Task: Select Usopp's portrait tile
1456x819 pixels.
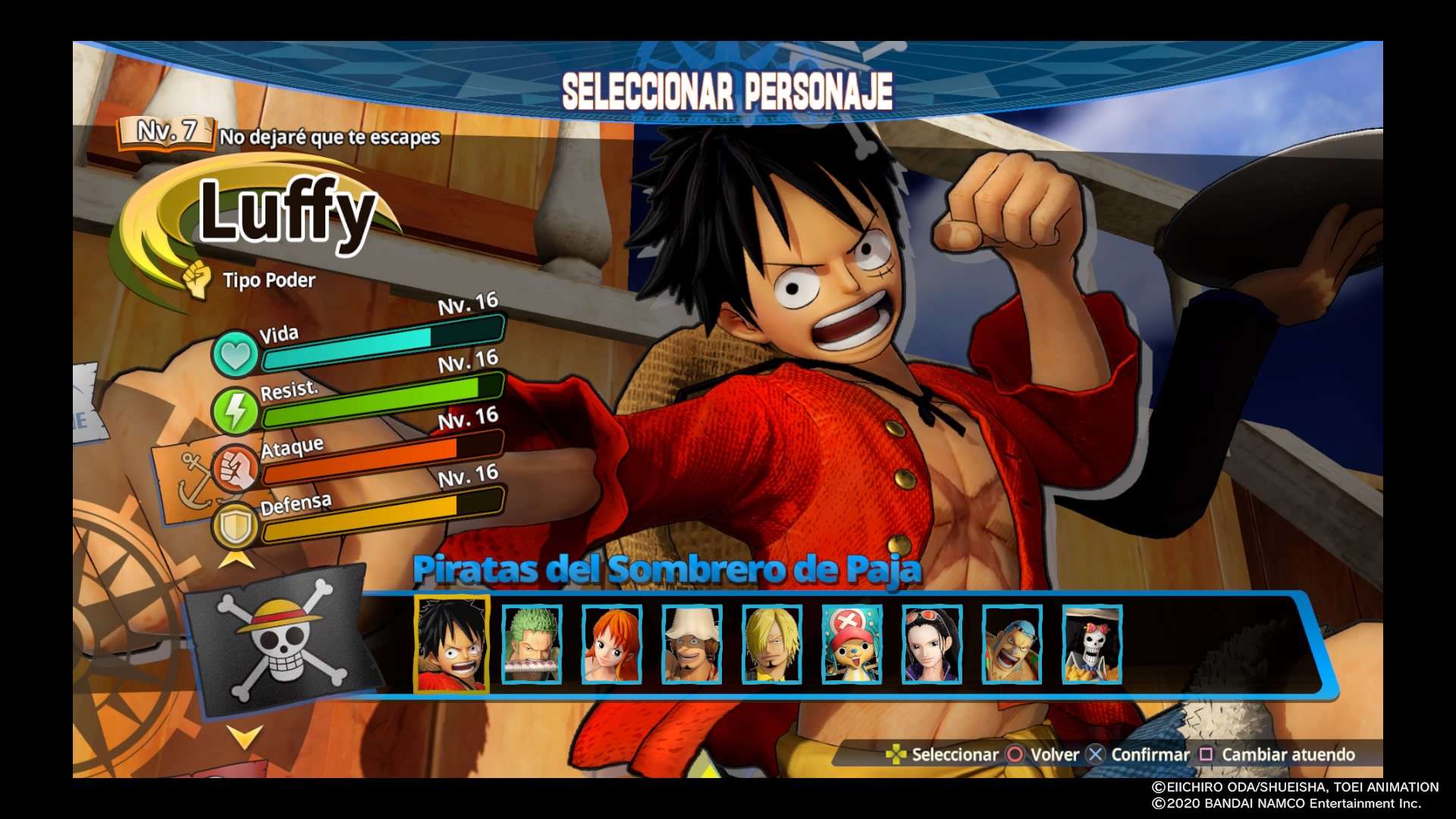Action: 692,644
